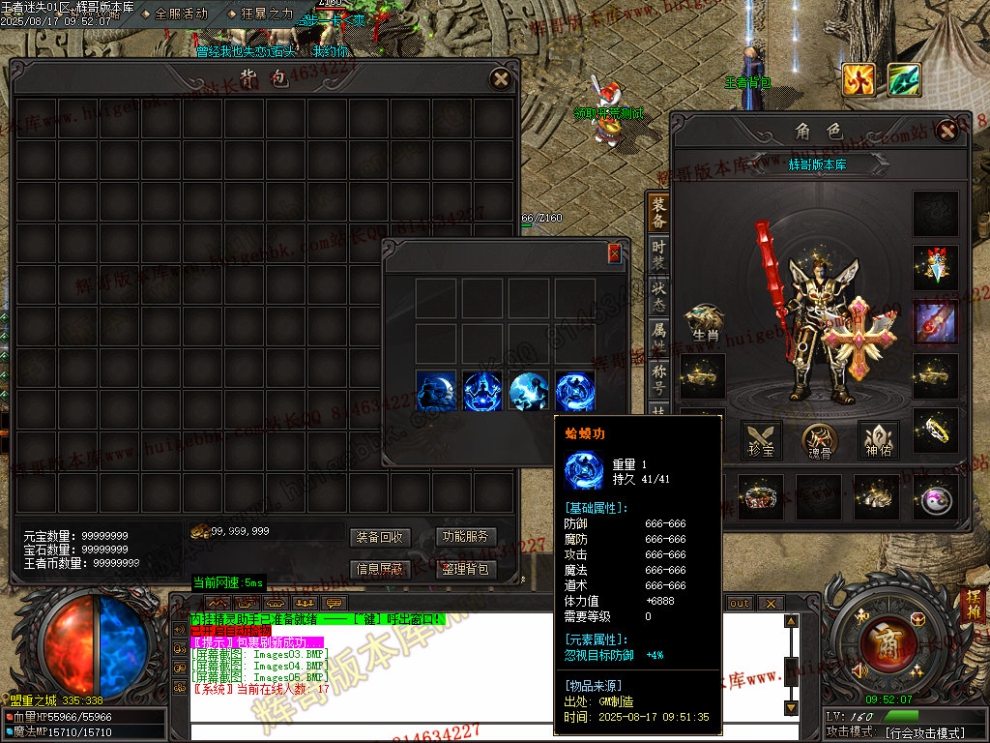Select the 属性 attributes tab
This screenshot has height=743, width=990.
click(x=658, y=336)
